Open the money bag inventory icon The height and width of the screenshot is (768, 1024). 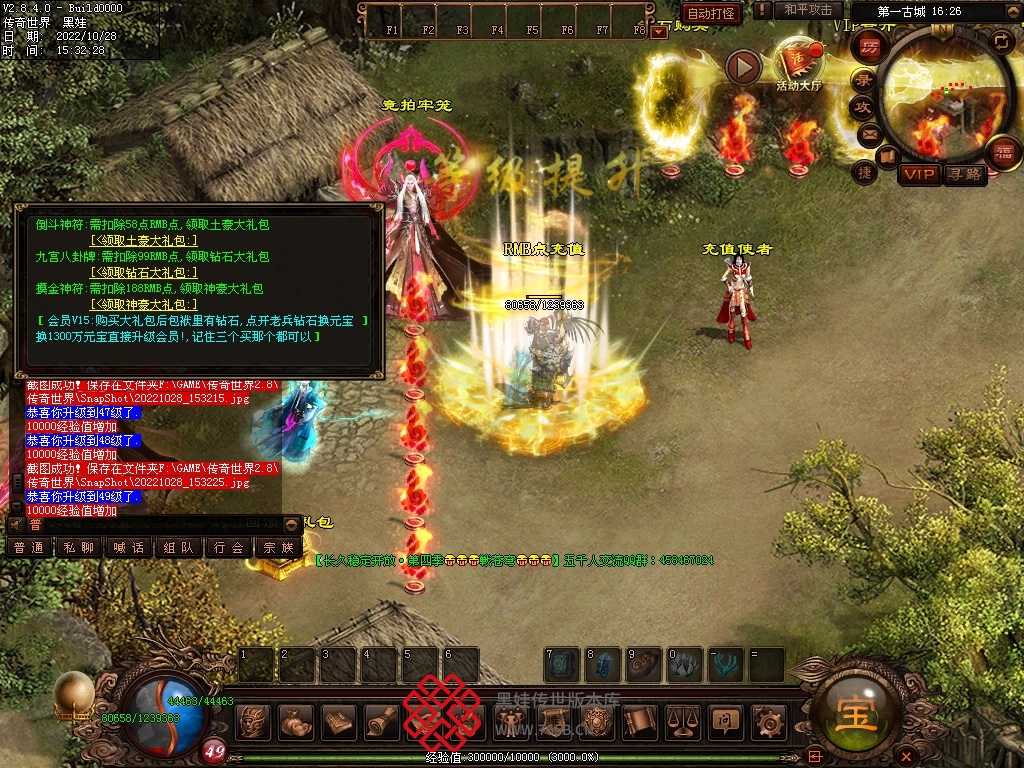coord(296,722)
